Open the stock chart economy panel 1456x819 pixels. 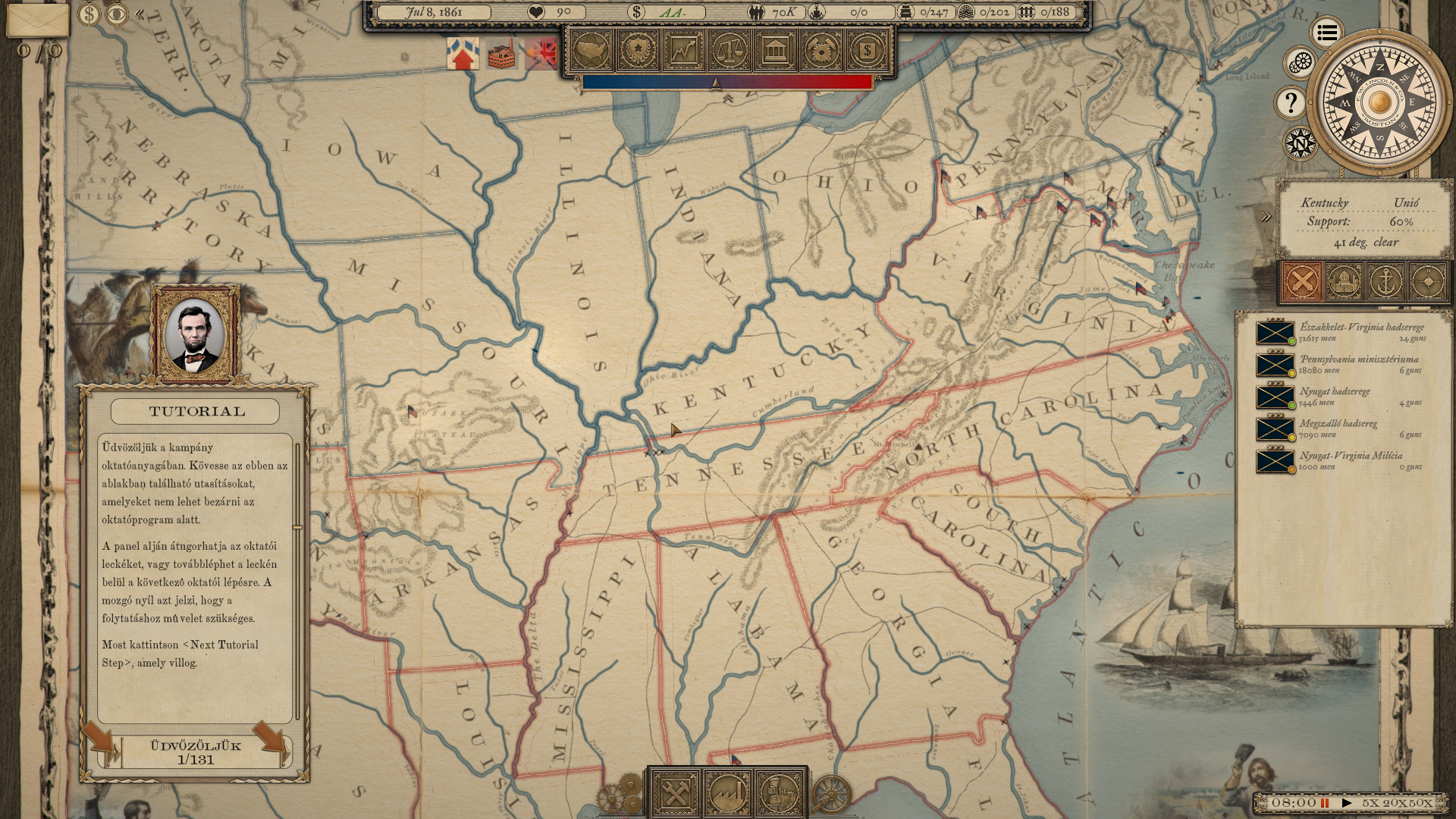(683, 51)
